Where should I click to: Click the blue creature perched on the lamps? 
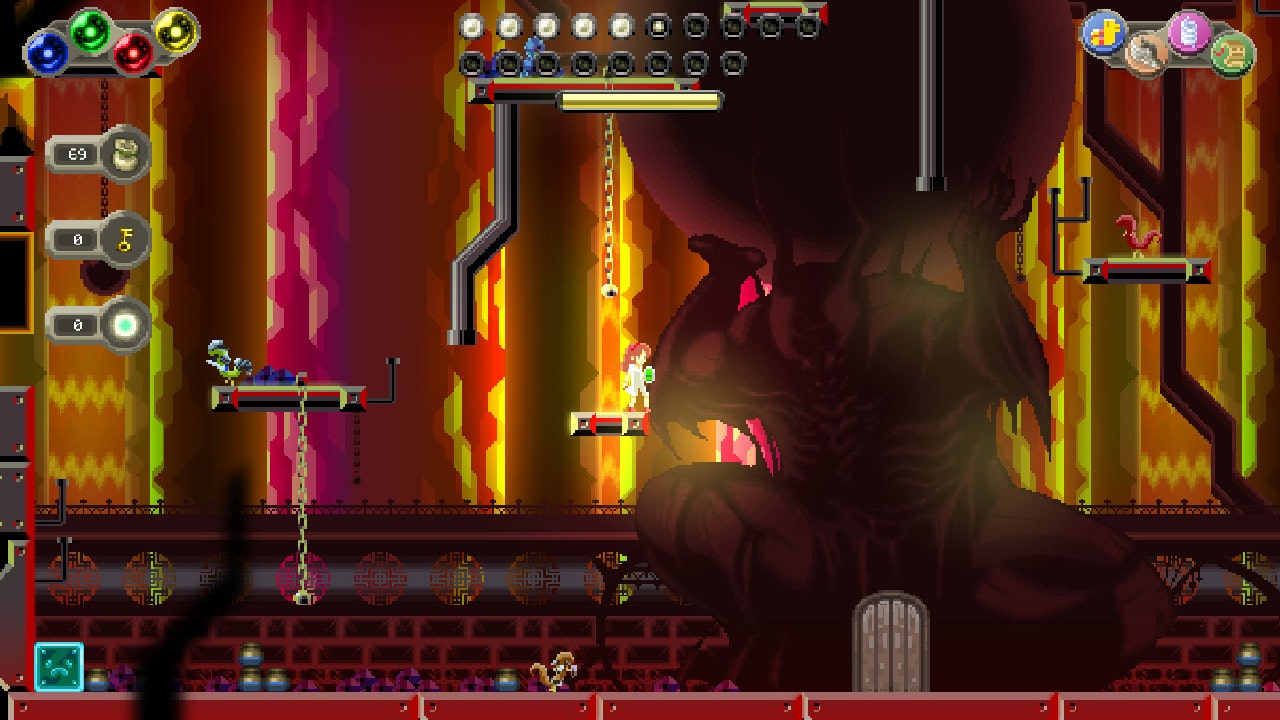(x=531, y=57)
